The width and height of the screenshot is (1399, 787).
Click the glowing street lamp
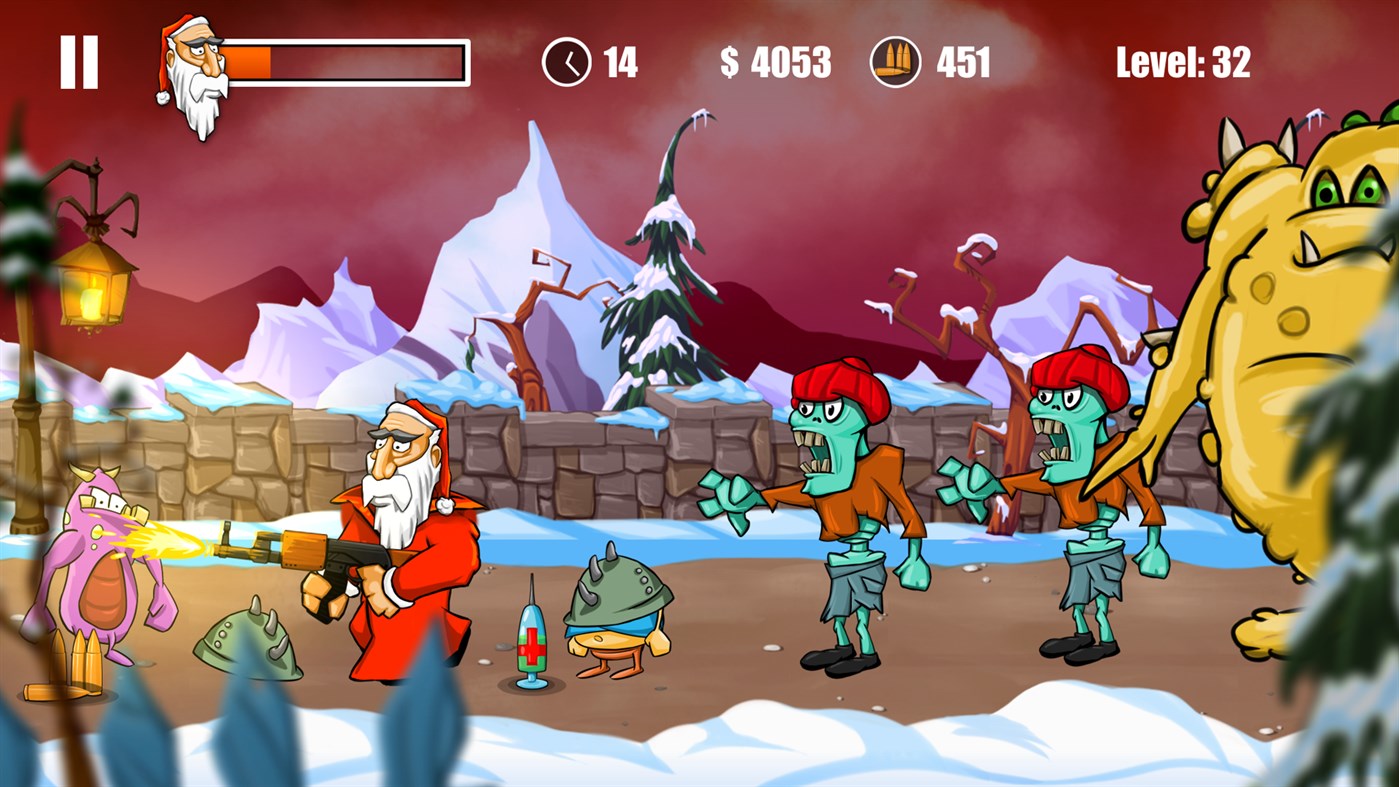pyautogui.click(x=95, y=290)
